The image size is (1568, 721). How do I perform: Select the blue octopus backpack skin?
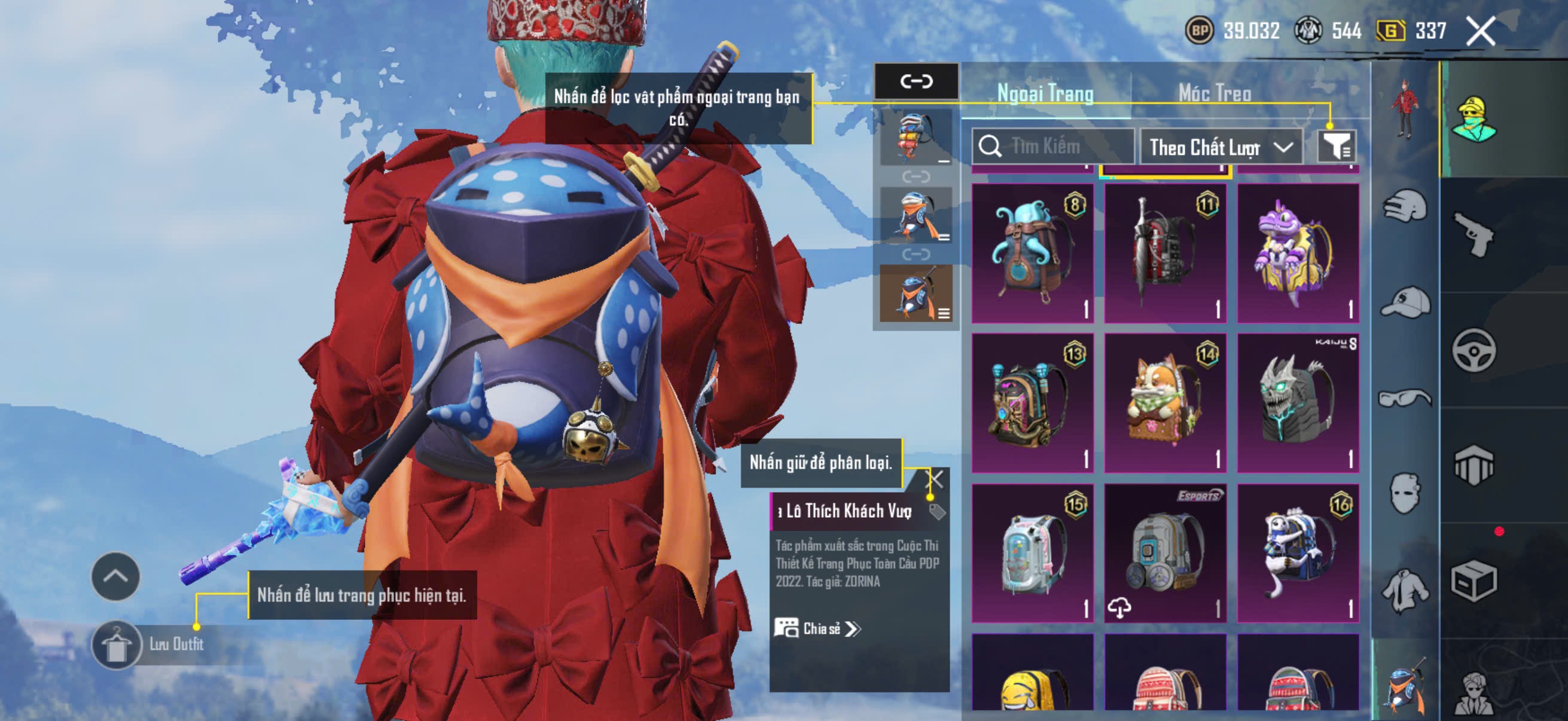(1032, 253)
